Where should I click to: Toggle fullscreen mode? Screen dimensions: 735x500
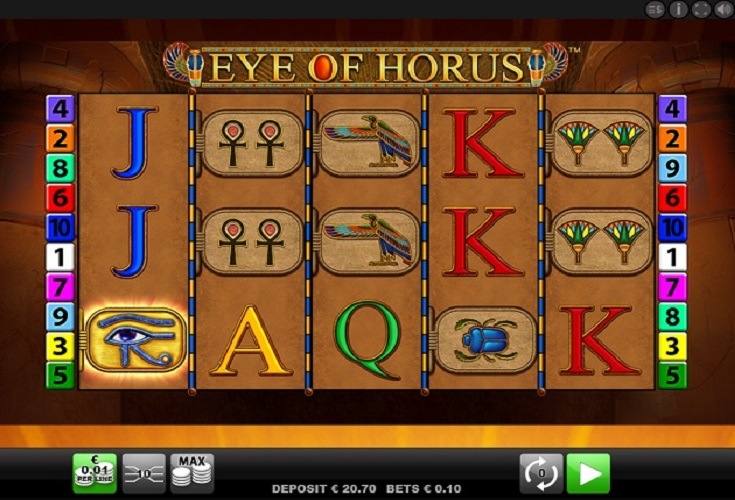(701, 9)
